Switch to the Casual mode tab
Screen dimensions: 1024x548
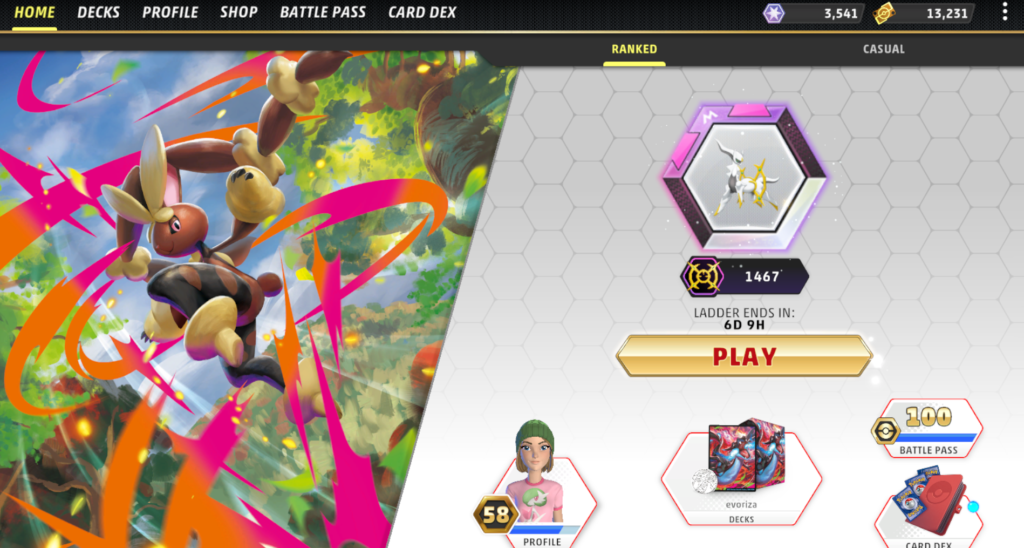tap(883, 49)
